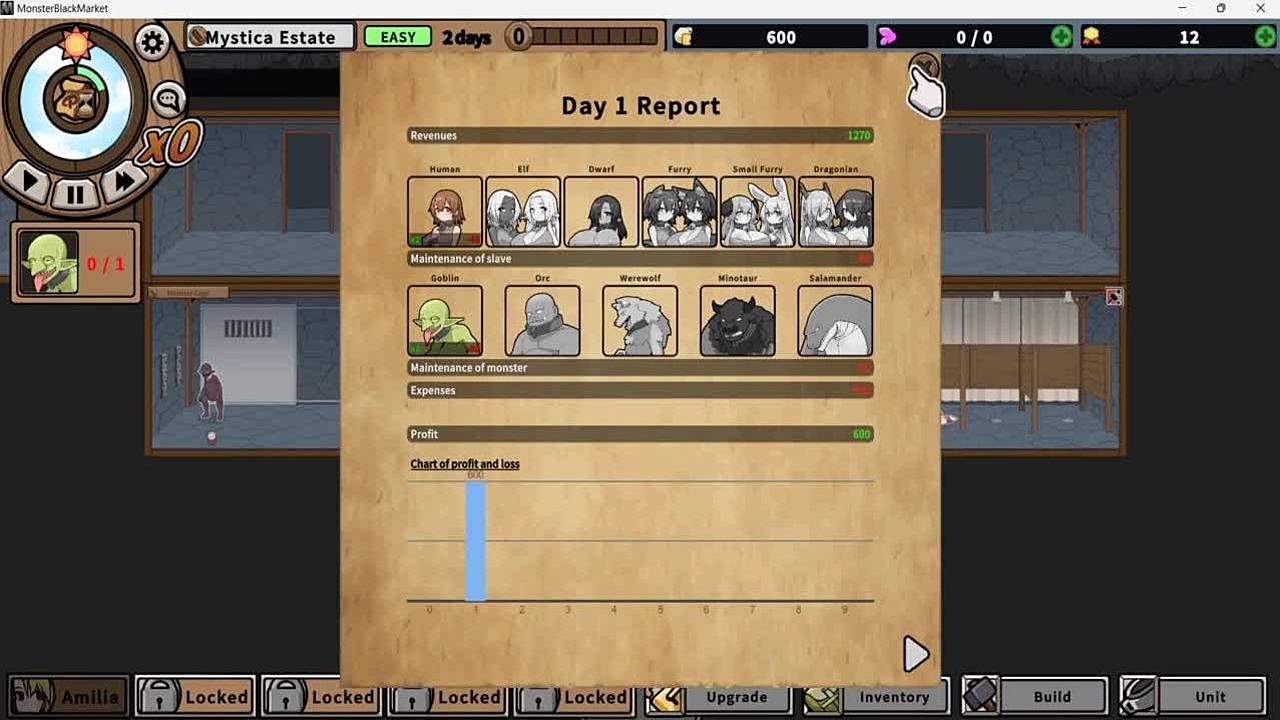Open the Upgrade menu
The height and width of the screenshot is (720, 1280).
coord(722,697)
